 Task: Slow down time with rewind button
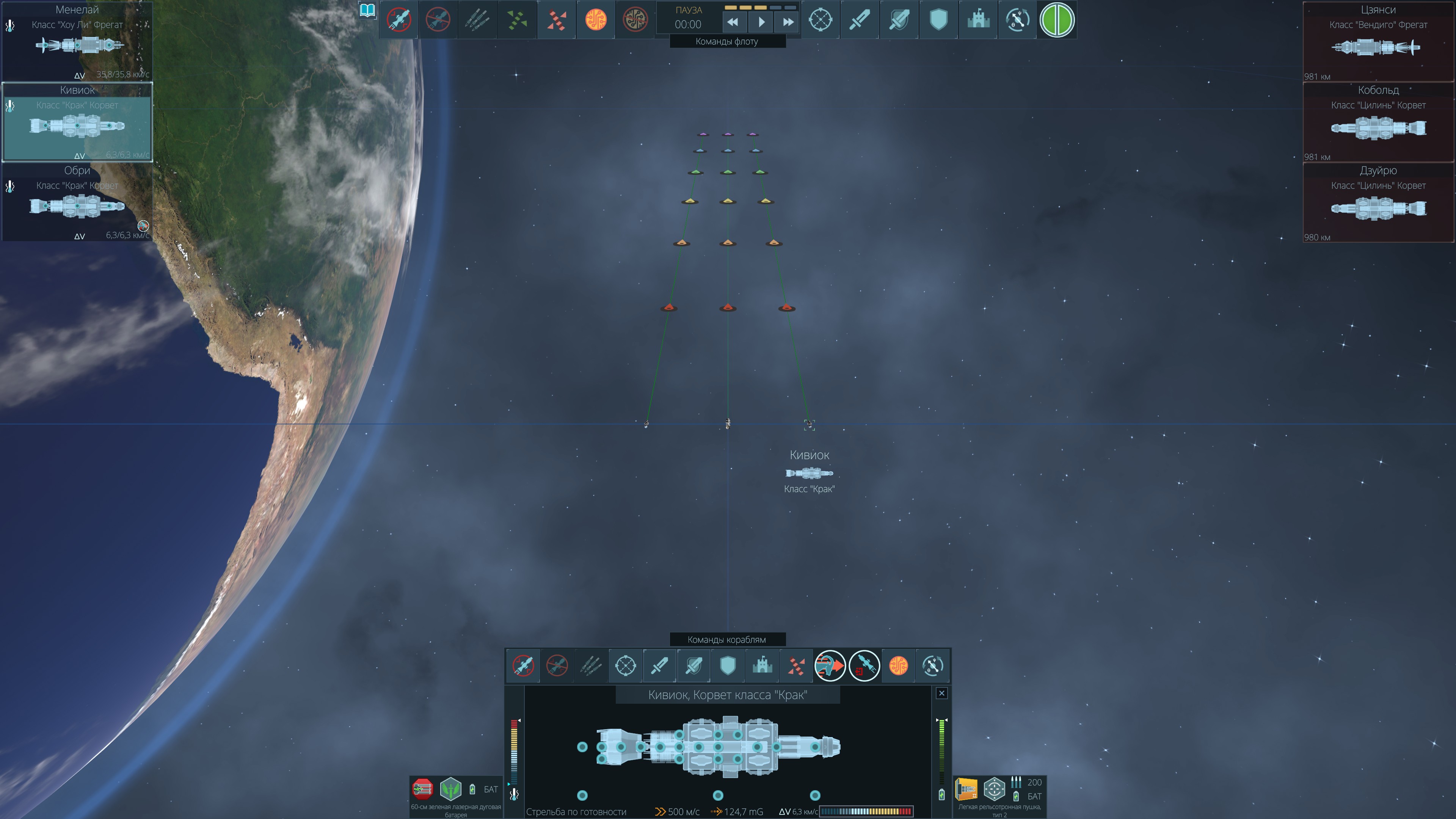coord(733,22)
